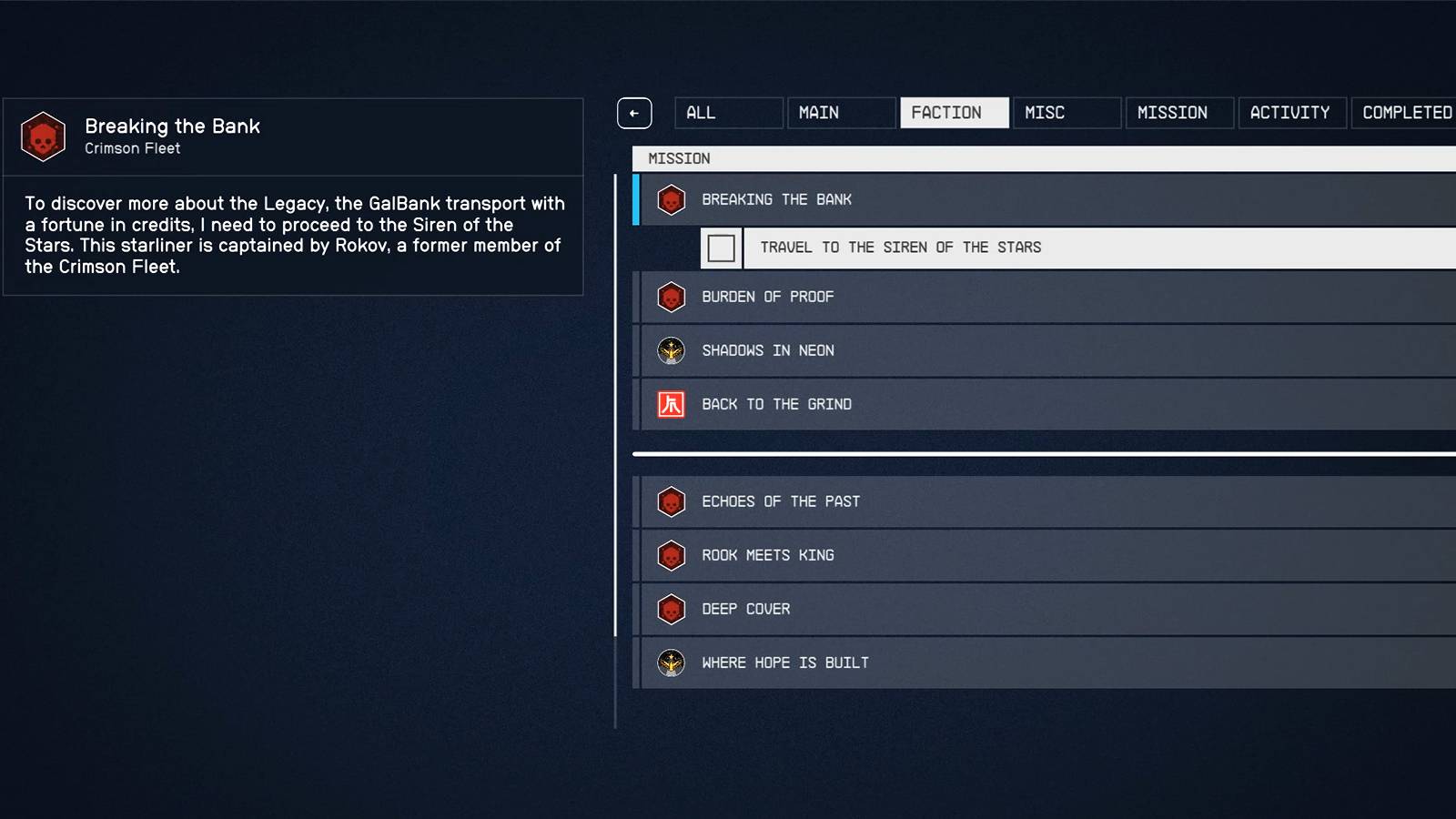Viewport: 1456px width, 819px height.
Task: Click the back arrow button
Action: click(x=634, y=112)
